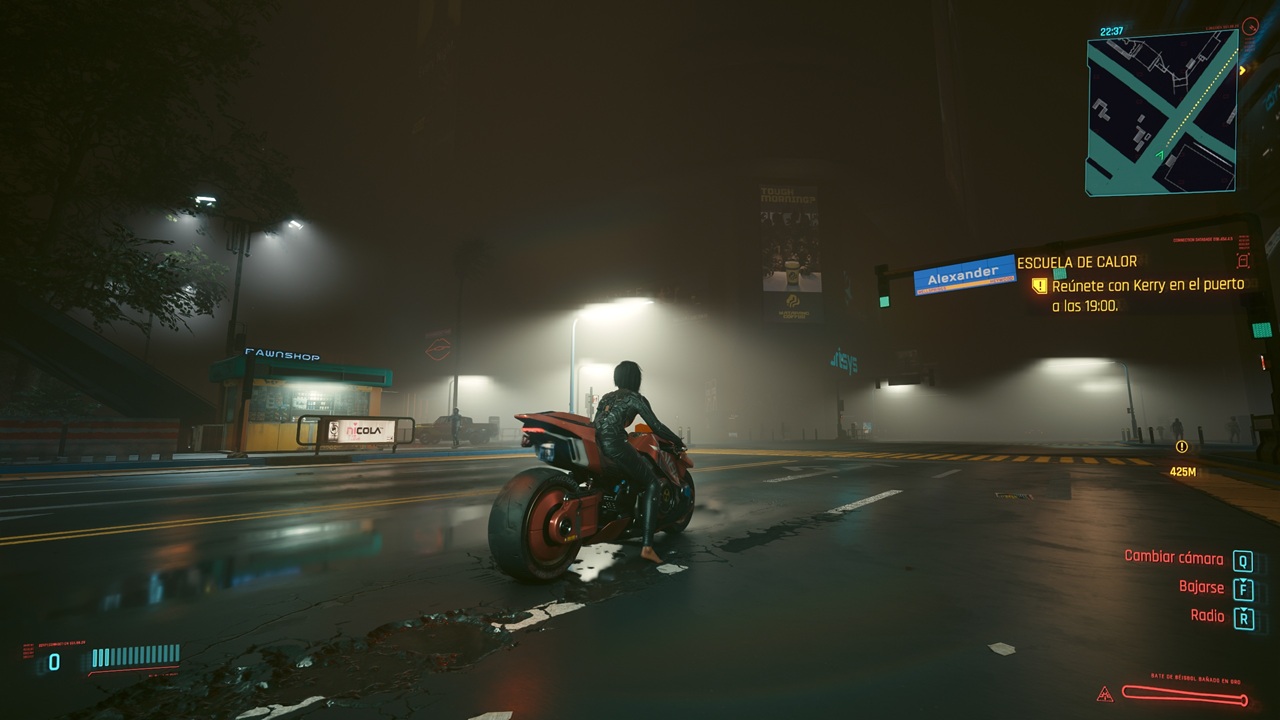
Task: Select the Escuela de Calor quest title
Action: 1077,262
